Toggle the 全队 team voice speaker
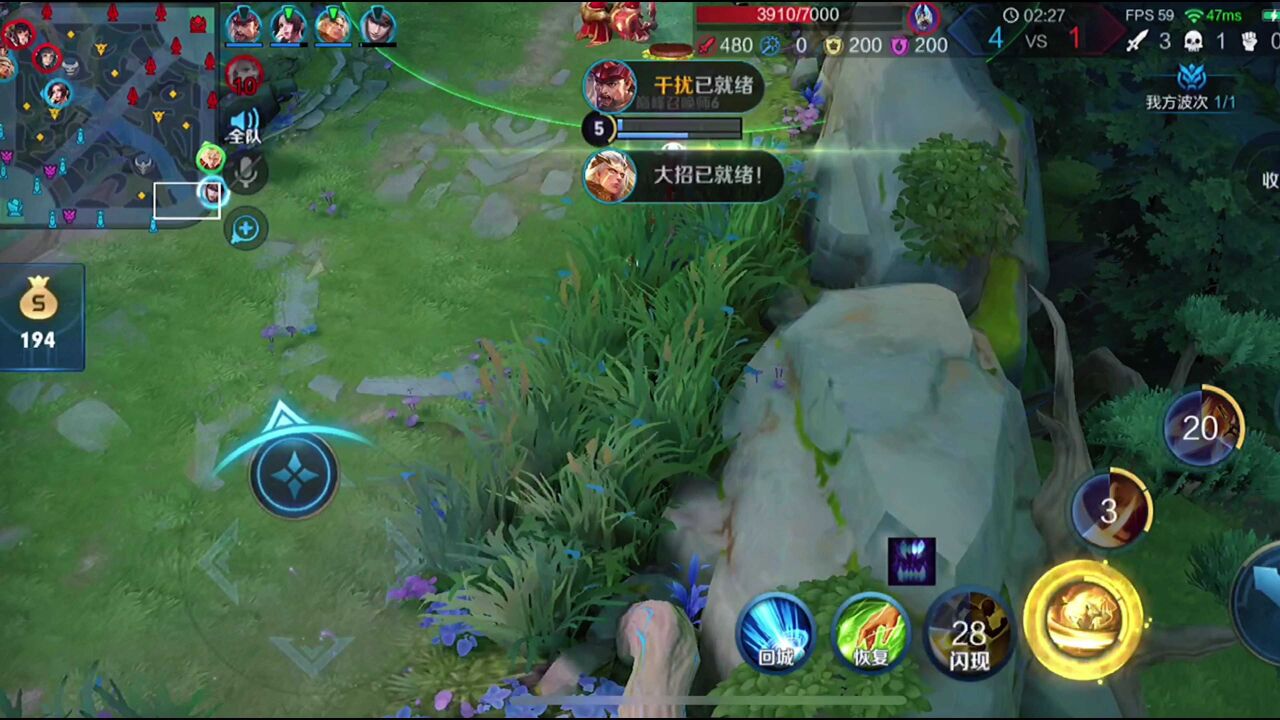Image resolution: width=1280 pixels, height=720 pixels. click(244, 125)
